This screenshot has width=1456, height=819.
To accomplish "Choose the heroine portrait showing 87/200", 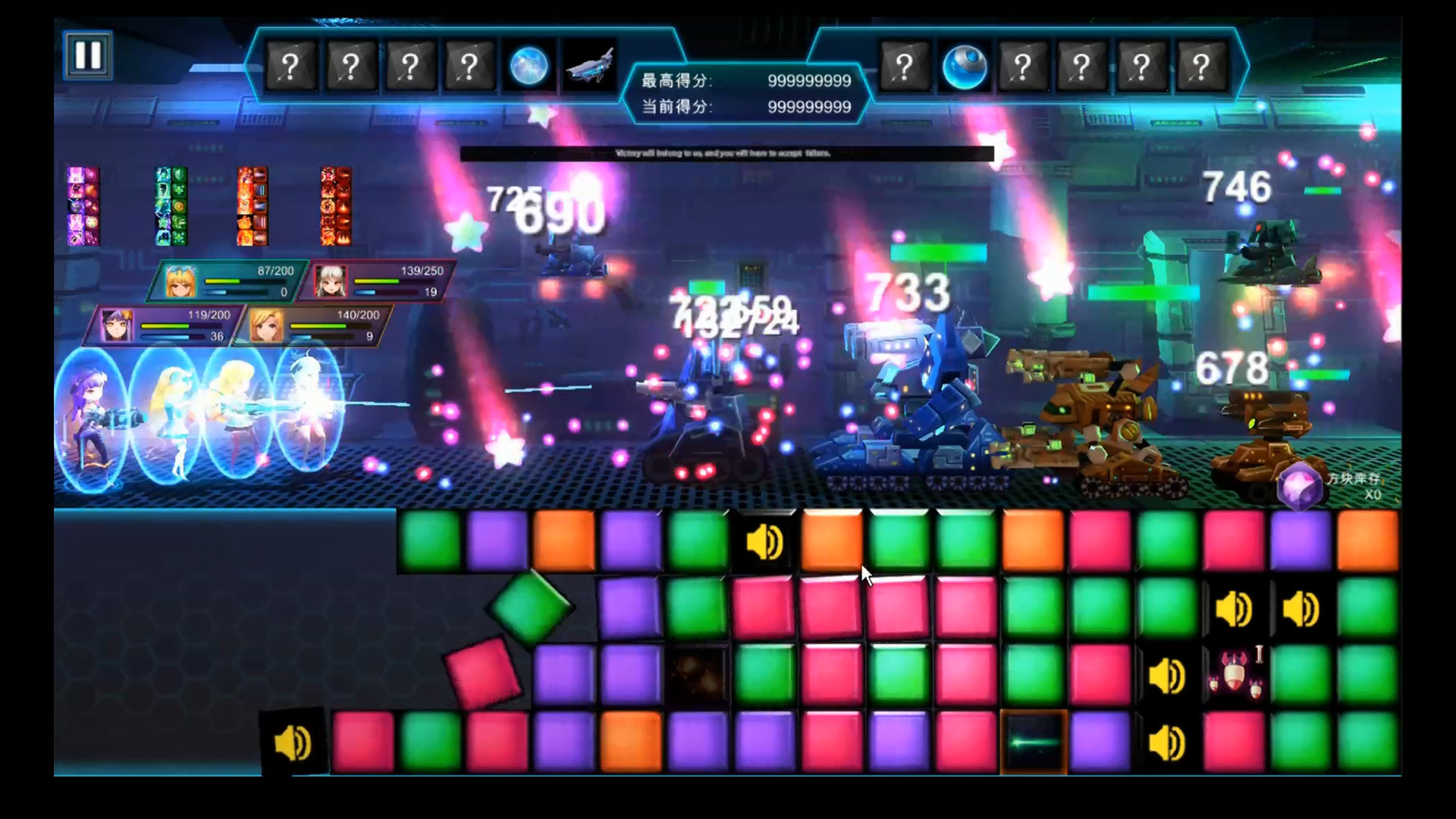I will point(182,281).
